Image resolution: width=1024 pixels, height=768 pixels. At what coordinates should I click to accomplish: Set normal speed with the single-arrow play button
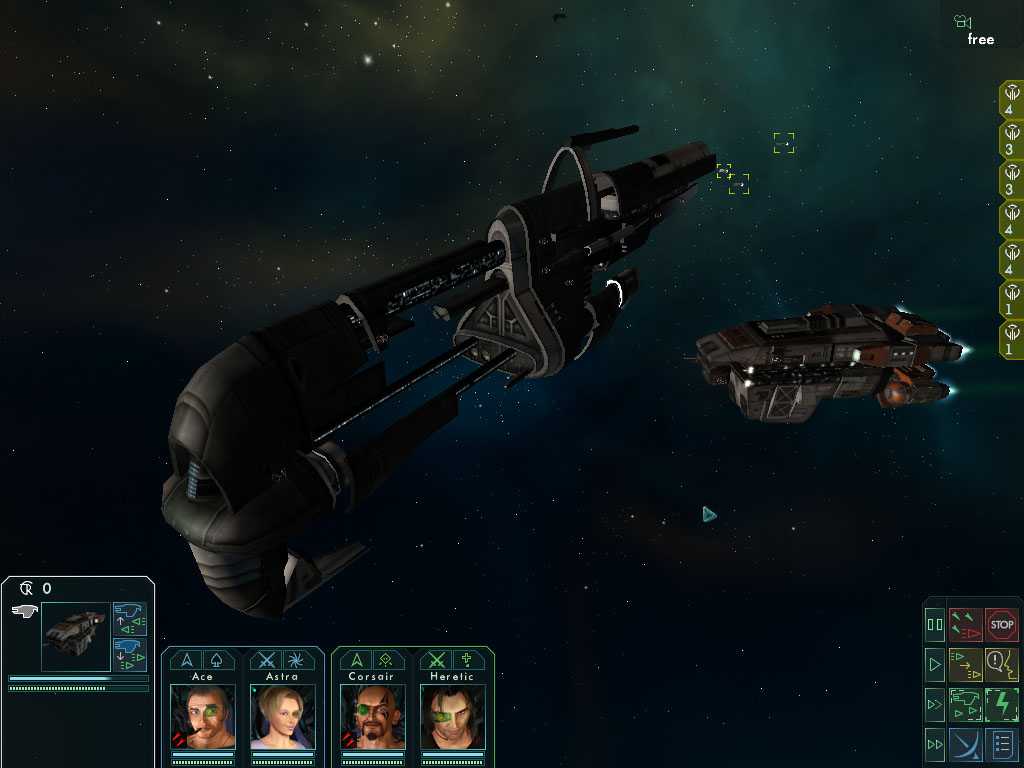(936, 663)
